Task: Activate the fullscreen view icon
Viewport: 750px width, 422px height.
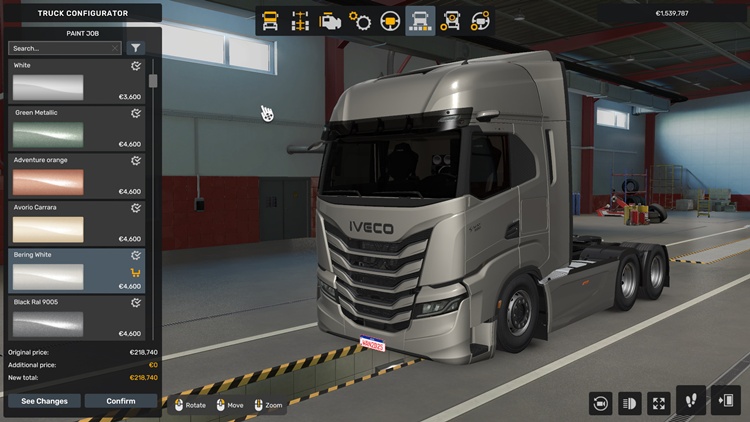Action: (659, 403)
